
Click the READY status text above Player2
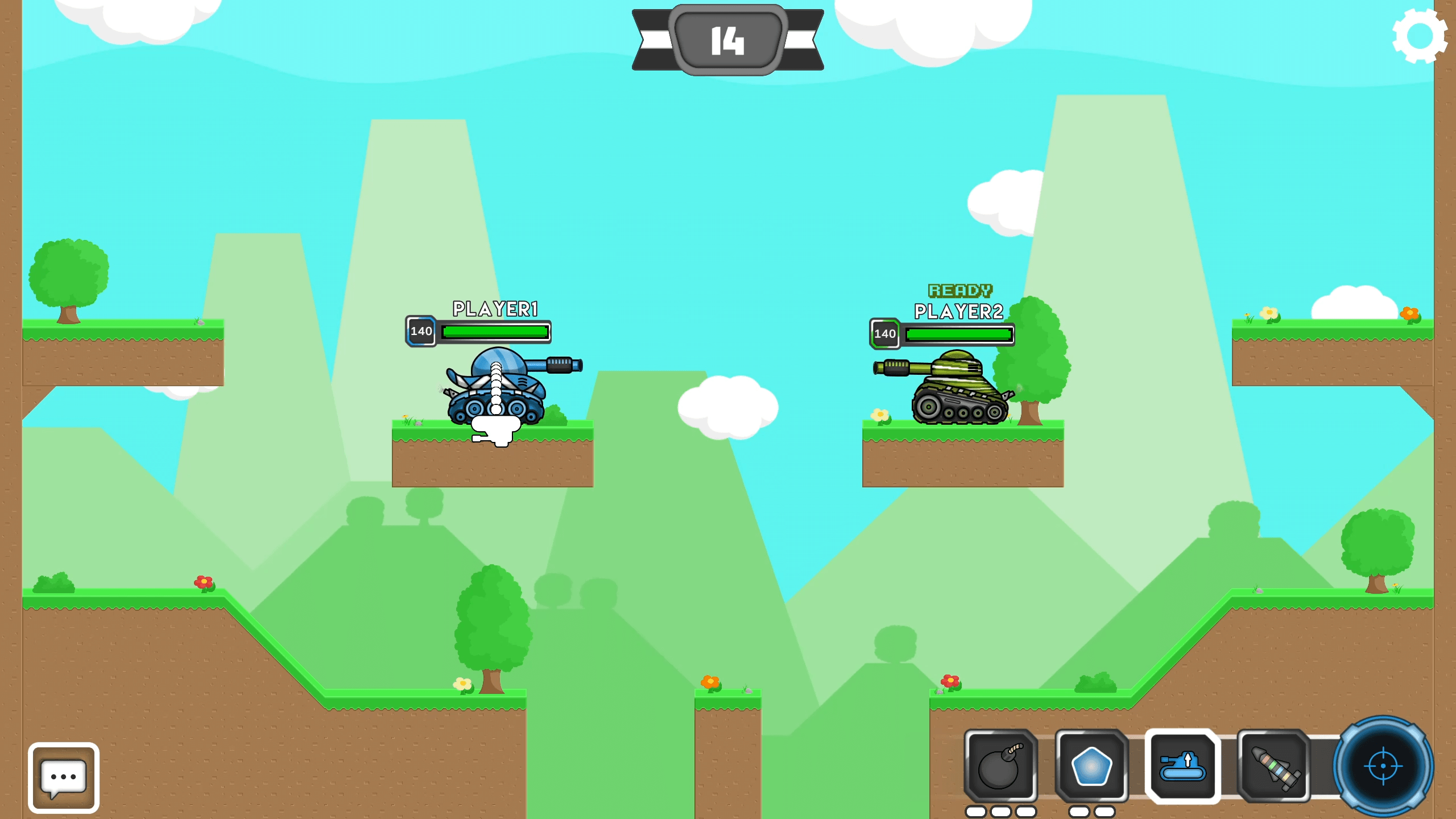pyautogui.click(x=959, y=292)
